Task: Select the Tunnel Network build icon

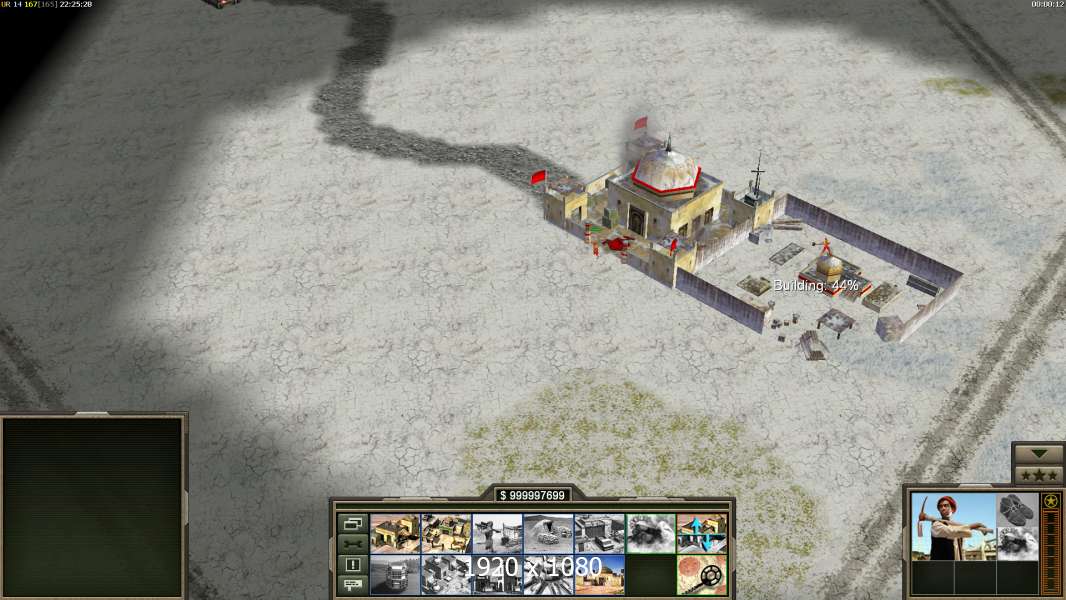Action: tap(548, 534)
